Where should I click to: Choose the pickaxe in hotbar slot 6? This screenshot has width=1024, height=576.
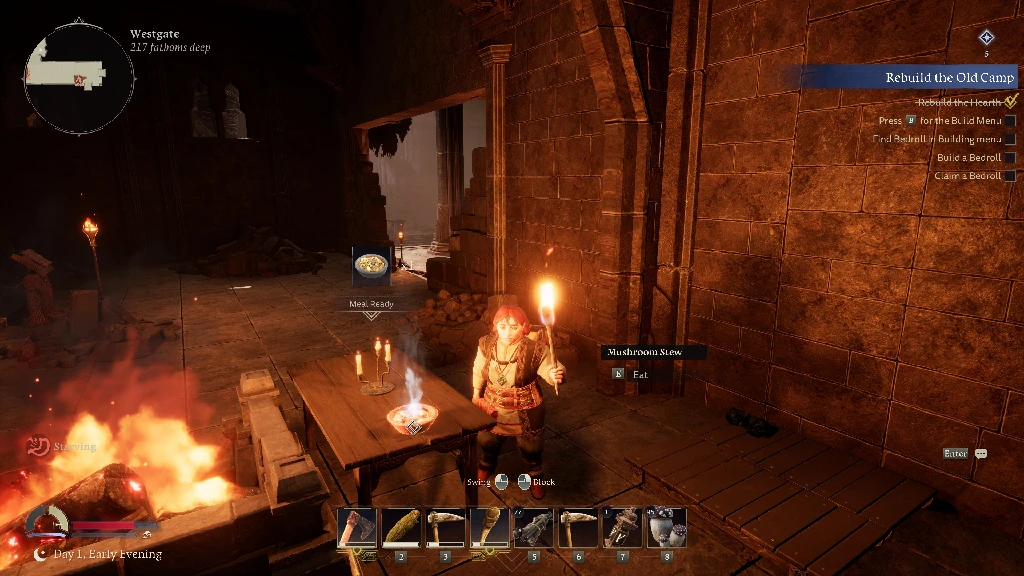click(576, 528)
